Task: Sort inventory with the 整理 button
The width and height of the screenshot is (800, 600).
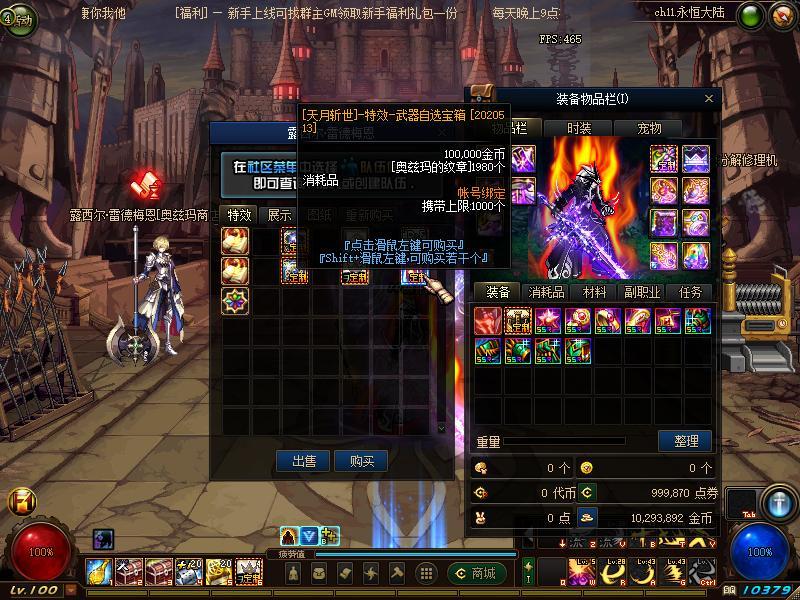Action: (x=685, y=441)
